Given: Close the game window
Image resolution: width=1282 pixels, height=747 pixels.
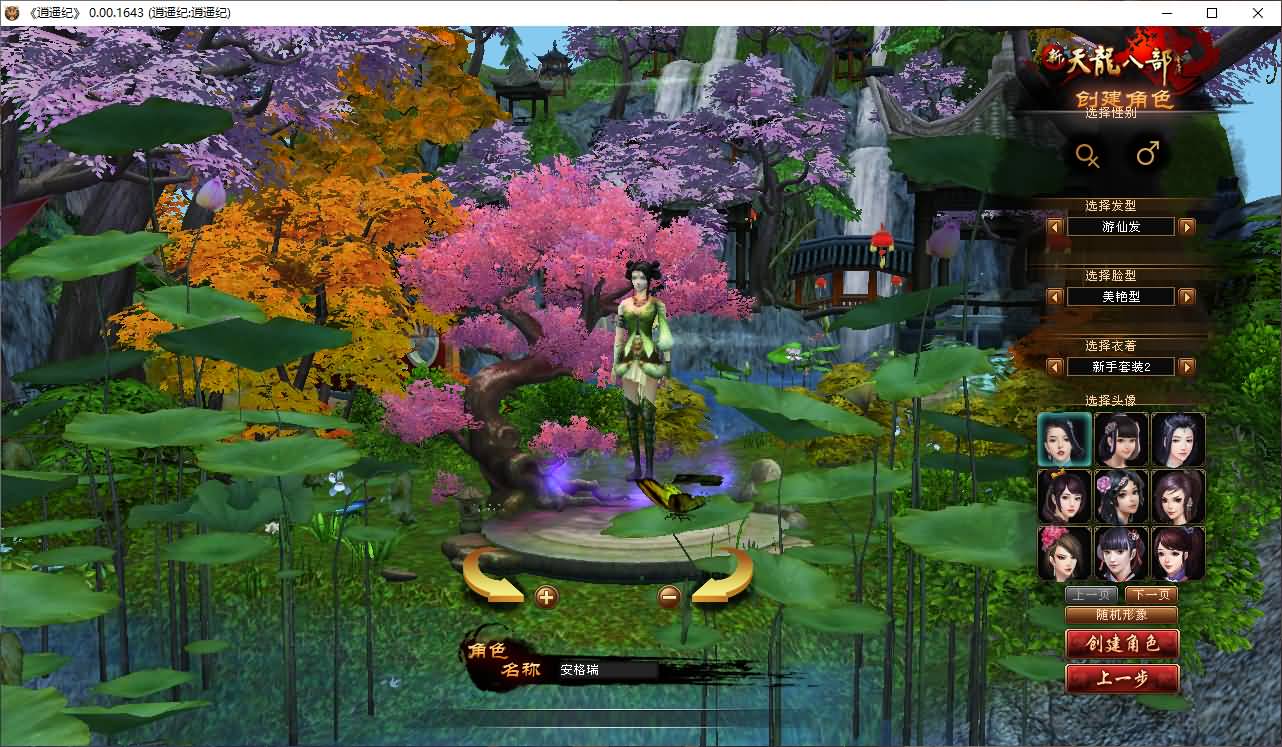Looking at the screenshot, I should point(1258,13).
